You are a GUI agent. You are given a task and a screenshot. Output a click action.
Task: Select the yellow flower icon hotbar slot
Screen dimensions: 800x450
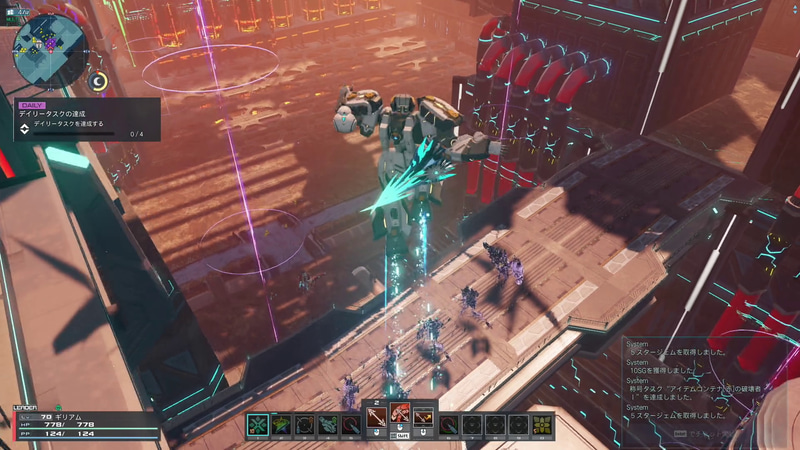(542, 425)
